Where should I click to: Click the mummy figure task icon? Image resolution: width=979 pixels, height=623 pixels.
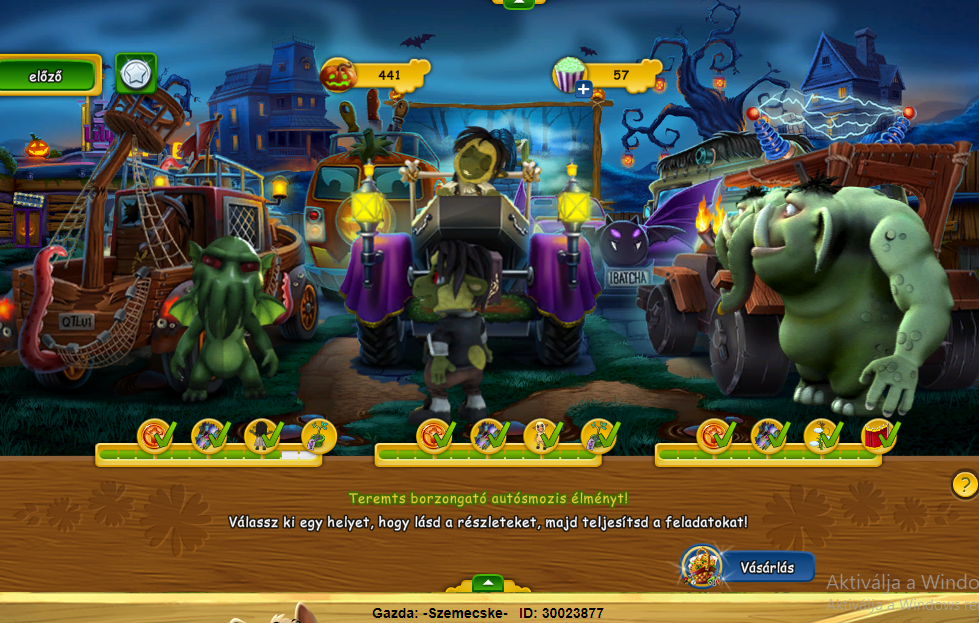tap(541, 435)
